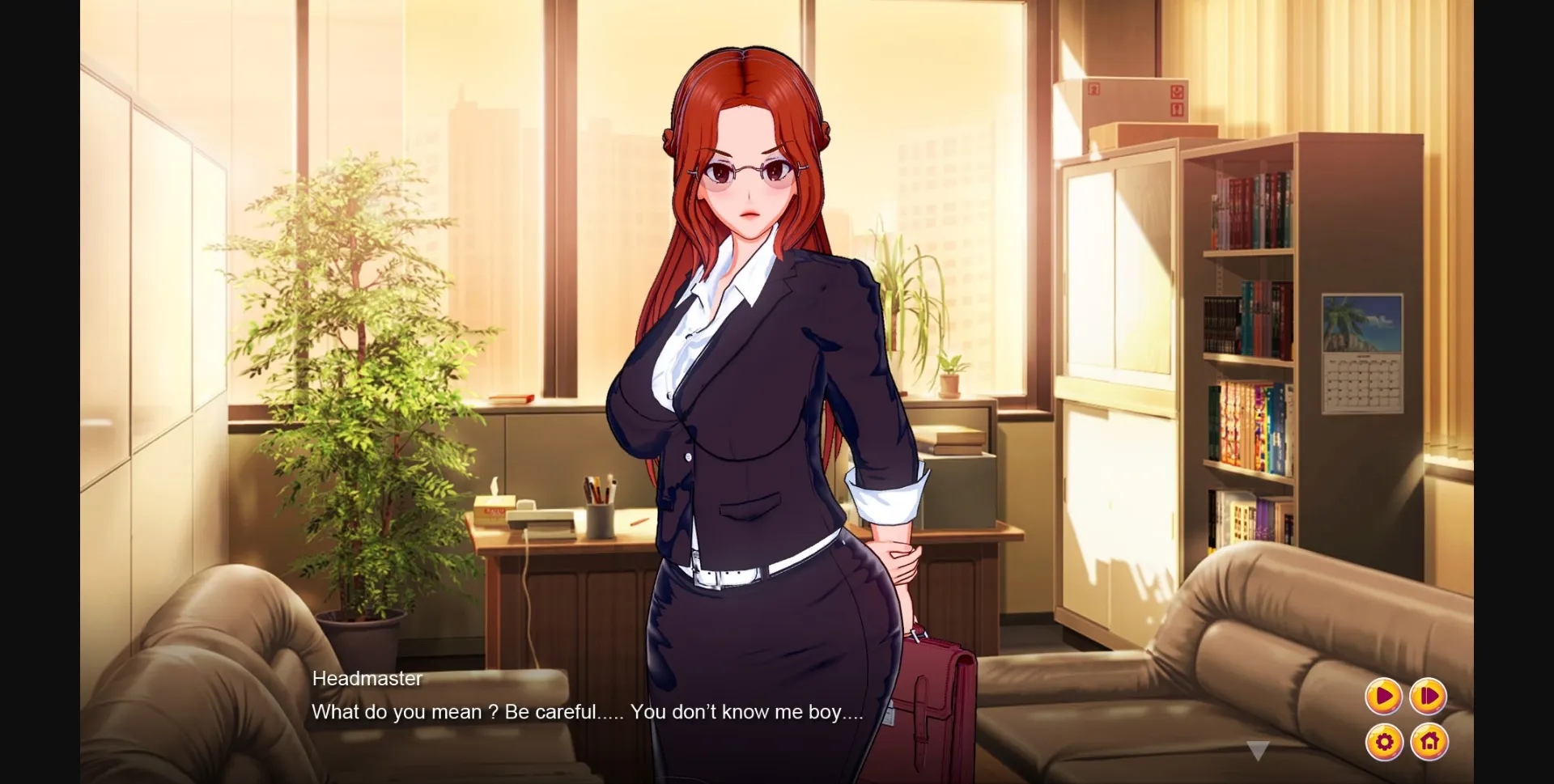Start auto-play mode with the play icon
This screenshot has width=1554, height=784.
[1383, 695]
